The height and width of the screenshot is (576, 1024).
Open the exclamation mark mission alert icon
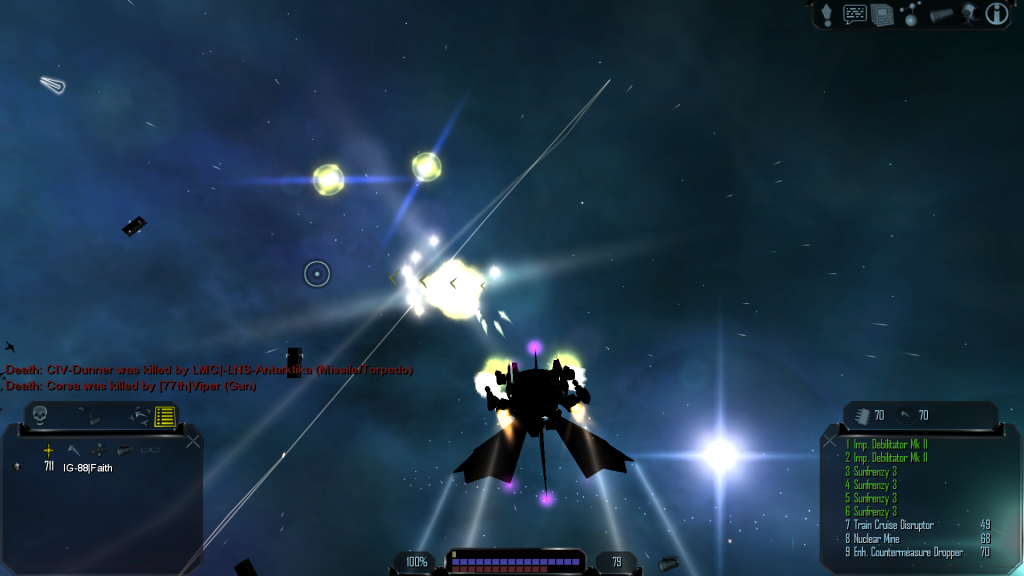pyautogui.click(x=827, y=14)
